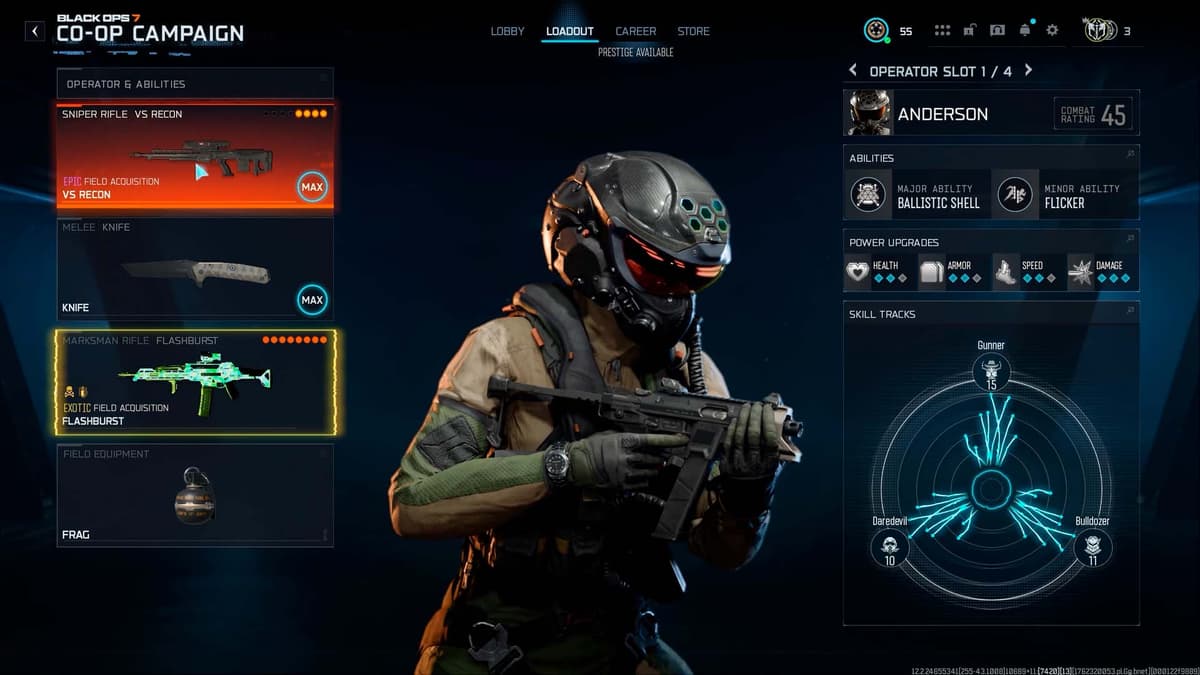Image resolution: width=1200 pixels, height=675 pixels.
Task: Select the Ballistic Shell major ability
Action: (917, 195)
